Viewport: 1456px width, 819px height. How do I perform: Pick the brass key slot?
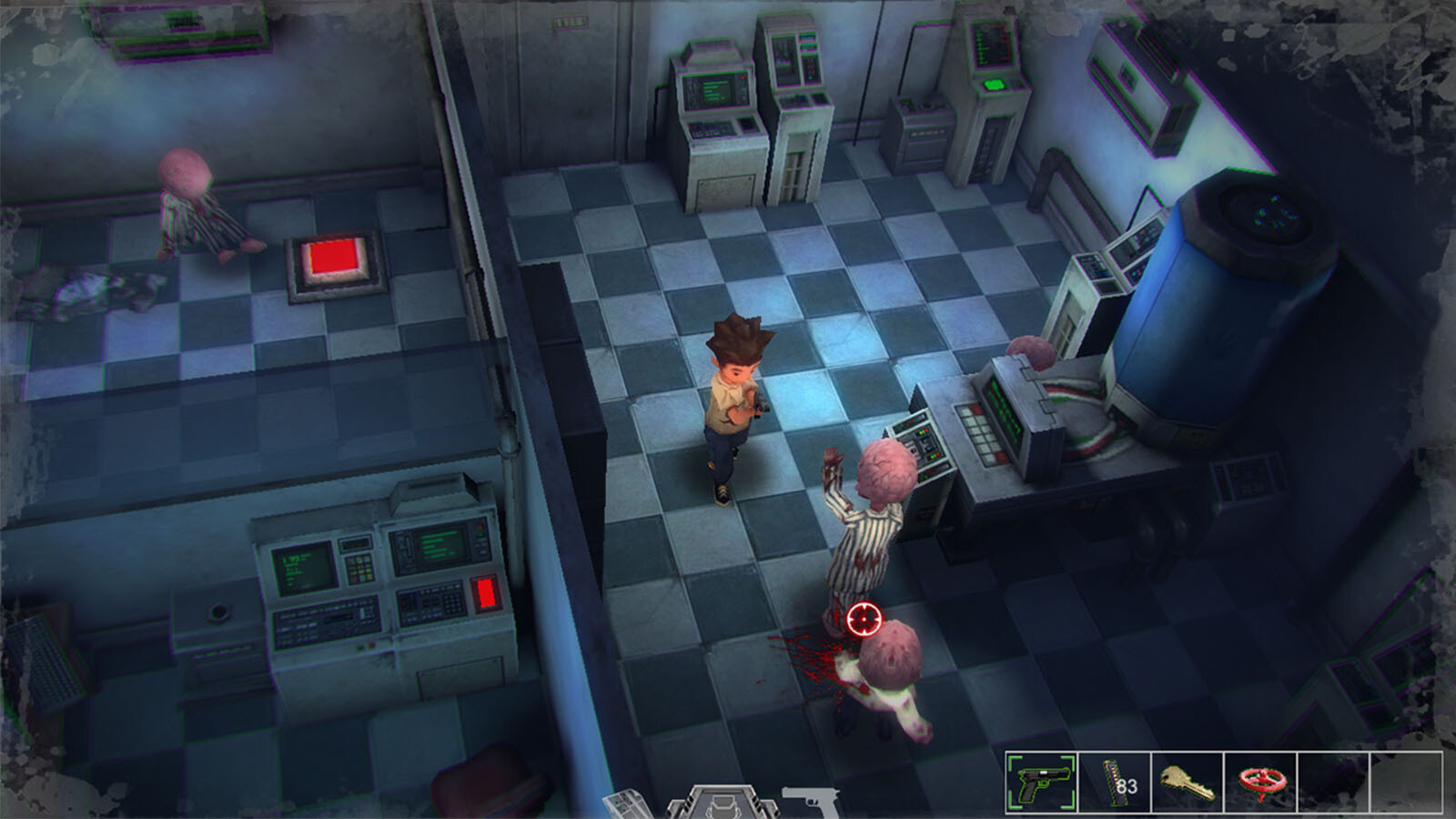[1188, 782]
